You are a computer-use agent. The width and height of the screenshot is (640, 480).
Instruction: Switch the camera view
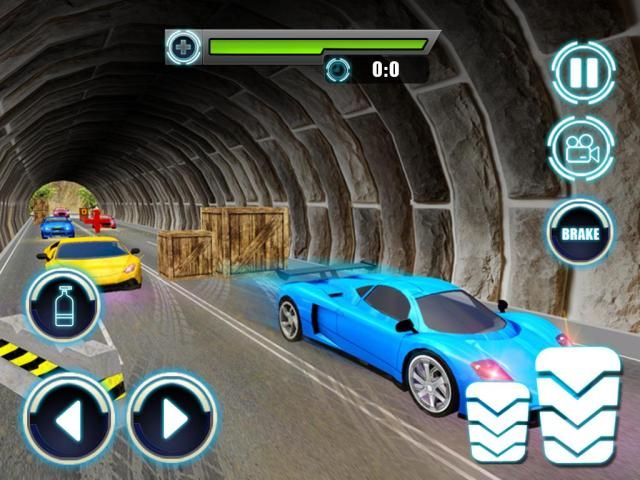(580, 149)
